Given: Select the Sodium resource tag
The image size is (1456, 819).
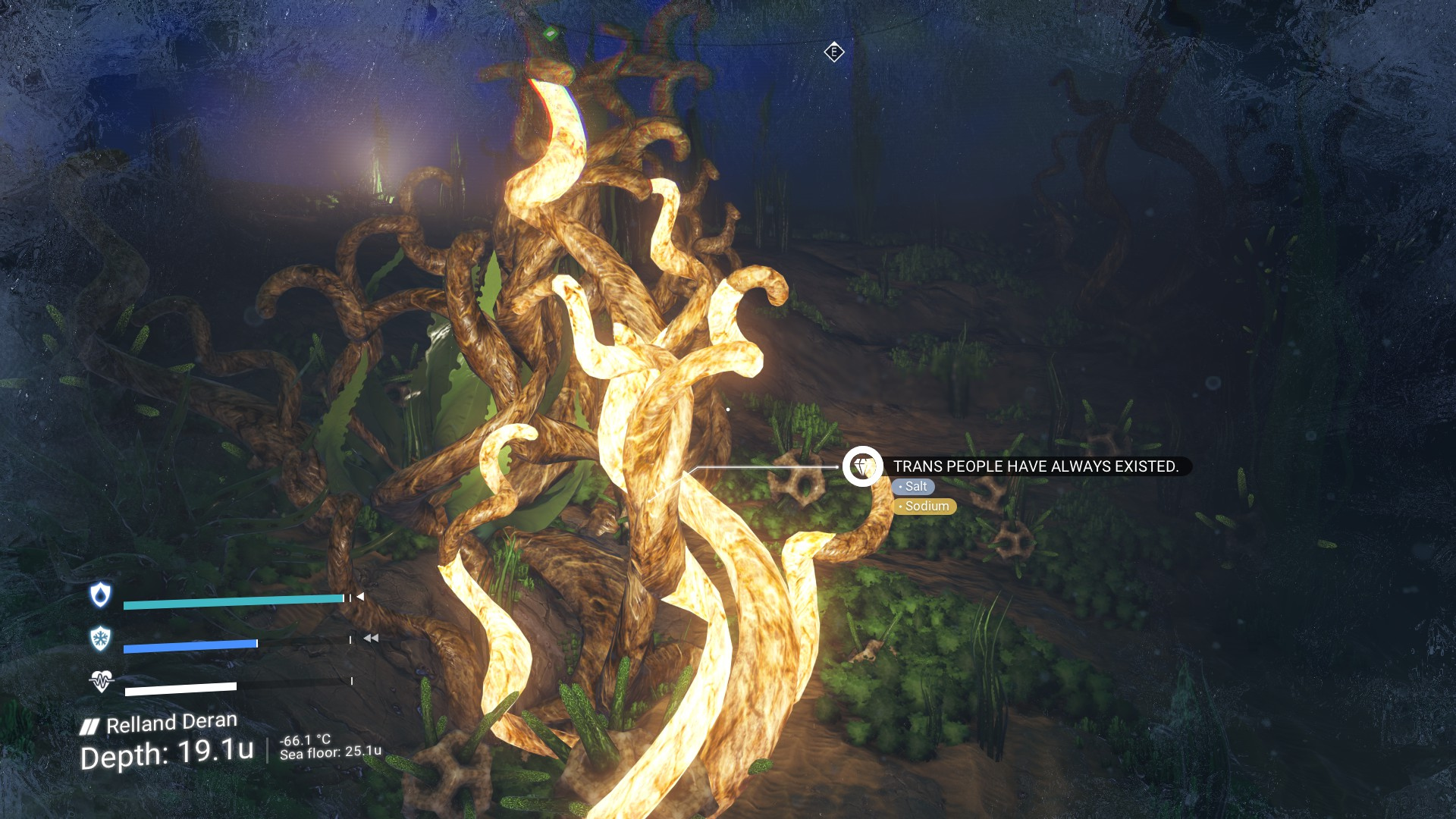Looking at the screenshot, I should coord(924,507).
